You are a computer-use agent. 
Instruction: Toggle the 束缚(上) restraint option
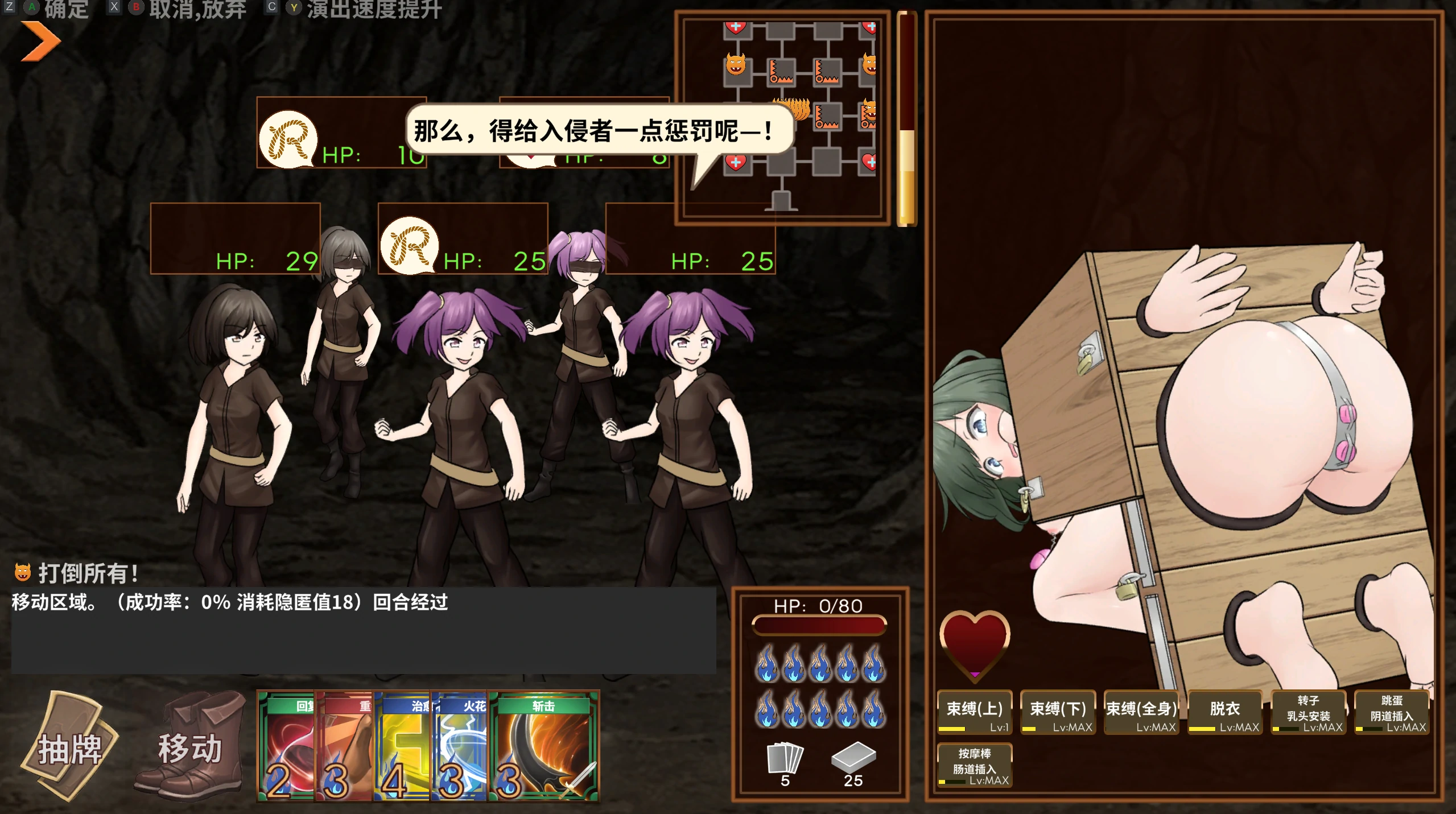coord(975,712)
